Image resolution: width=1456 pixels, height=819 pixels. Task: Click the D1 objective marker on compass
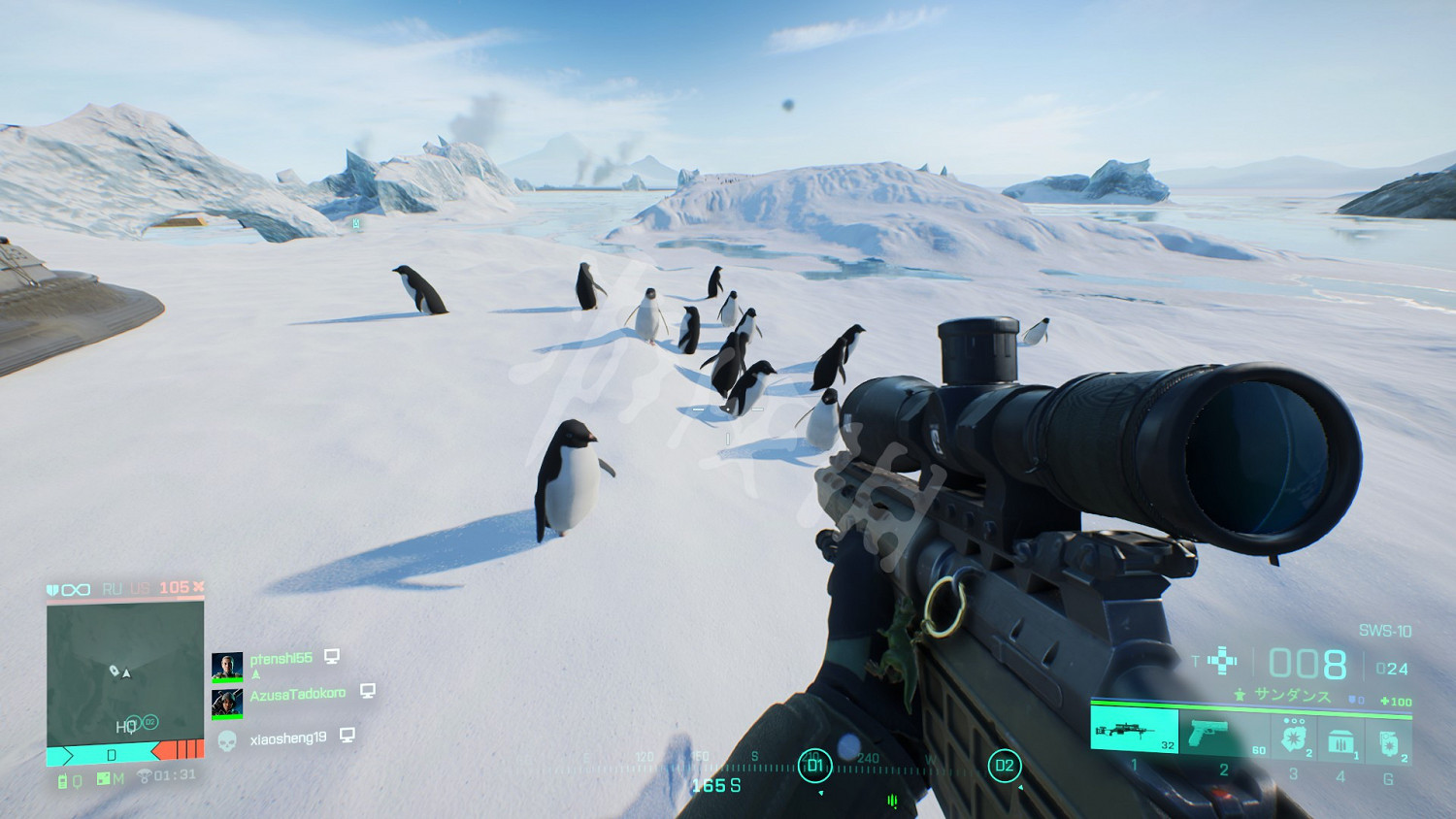click(814, 766)
